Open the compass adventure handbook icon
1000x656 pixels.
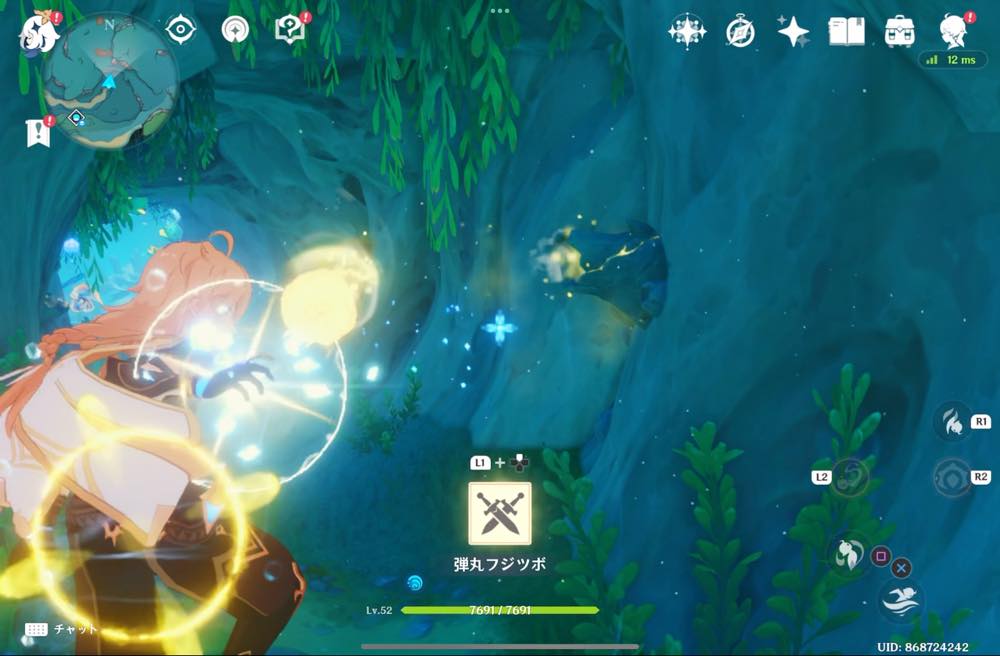pyautogui.click(x=740, y=32)
